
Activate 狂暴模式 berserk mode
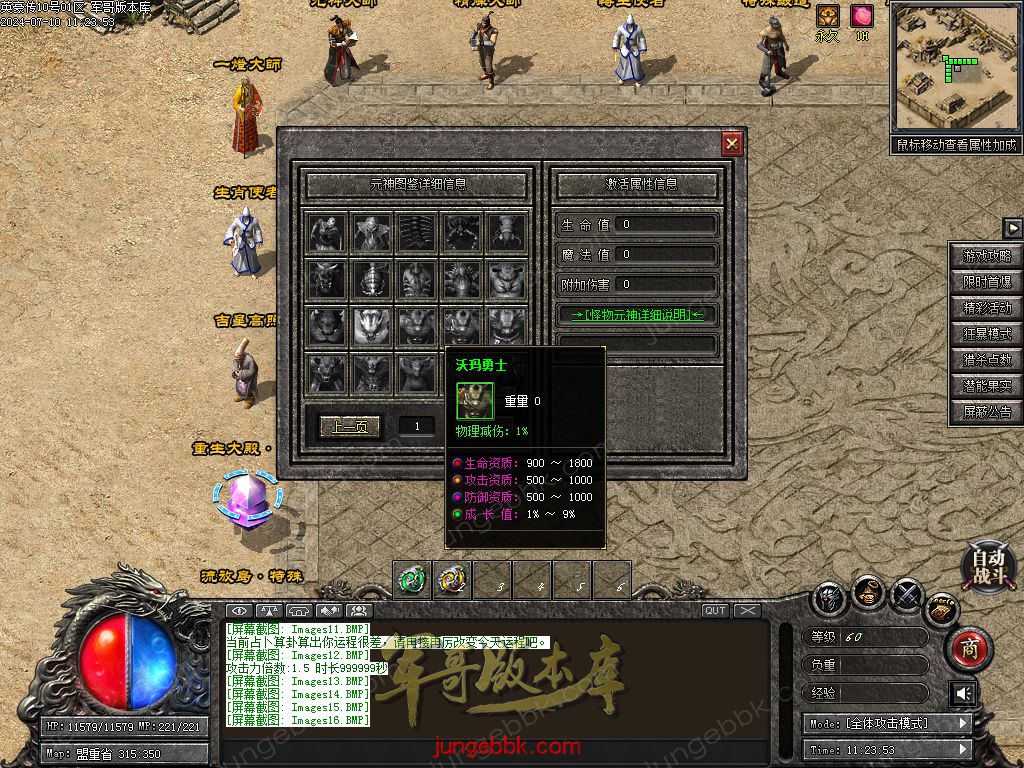pyautogui.click(x=987, y=334)
